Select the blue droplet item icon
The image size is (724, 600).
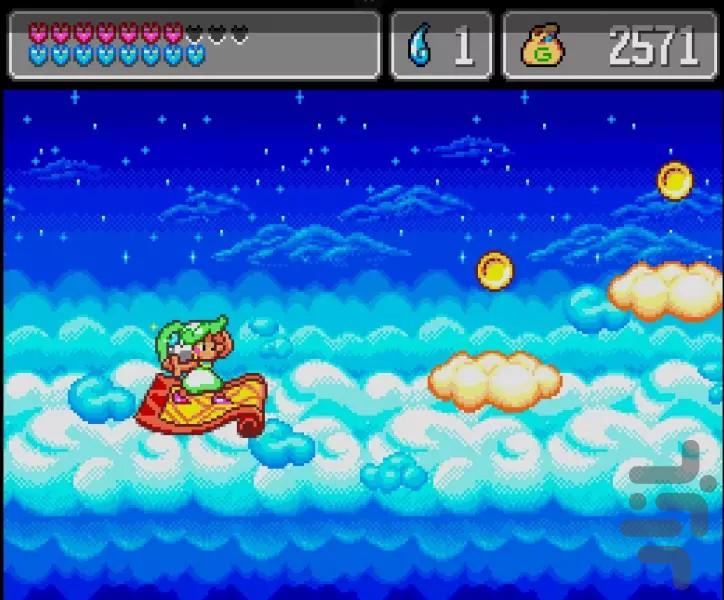[417, 45]
